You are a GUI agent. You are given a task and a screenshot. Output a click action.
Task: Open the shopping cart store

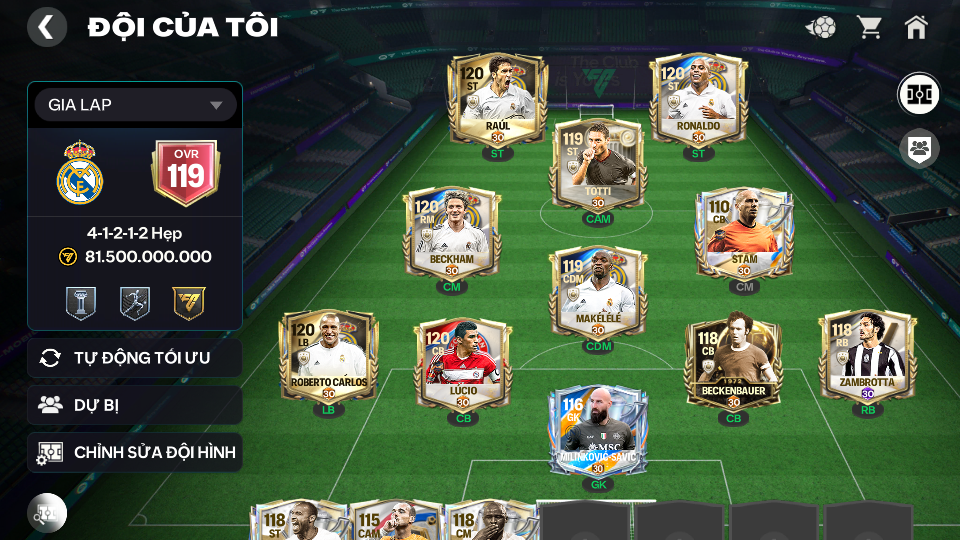869,27
